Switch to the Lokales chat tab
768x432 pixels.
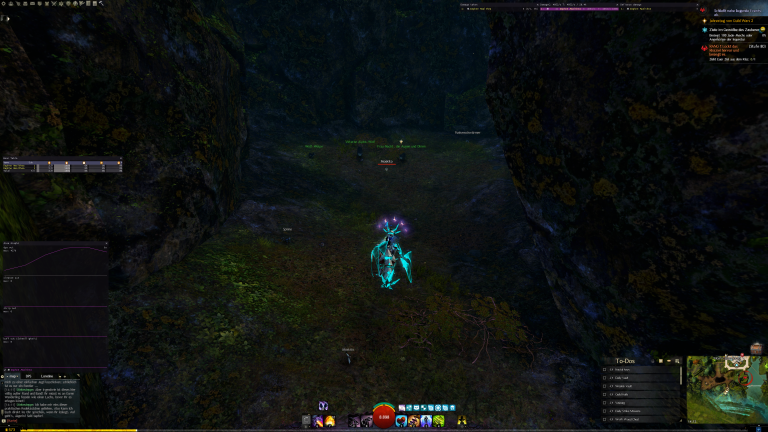tap(47, 375)
